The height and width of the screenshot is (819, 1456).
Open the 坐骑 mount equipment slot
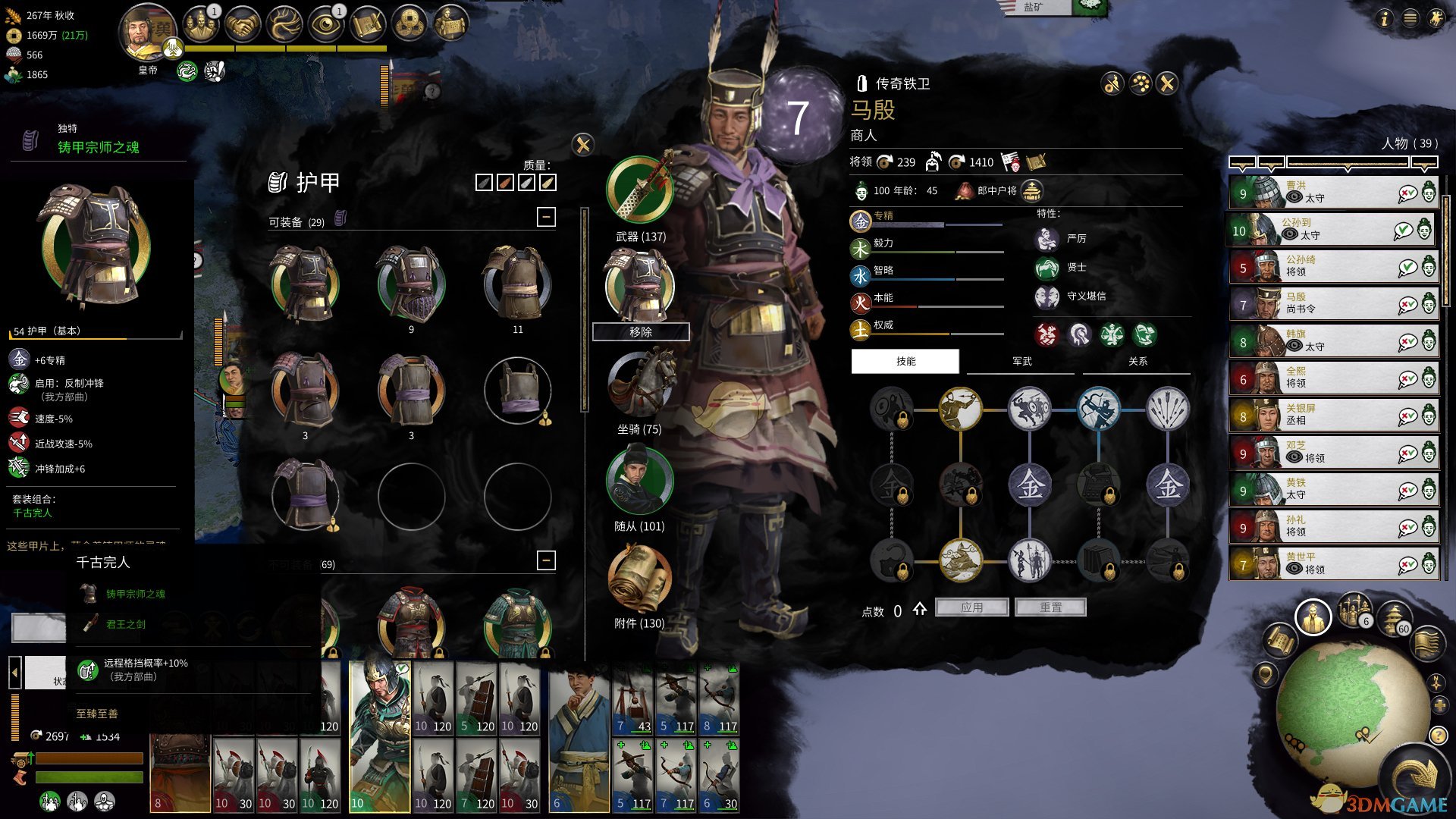(x=641, y=384)
